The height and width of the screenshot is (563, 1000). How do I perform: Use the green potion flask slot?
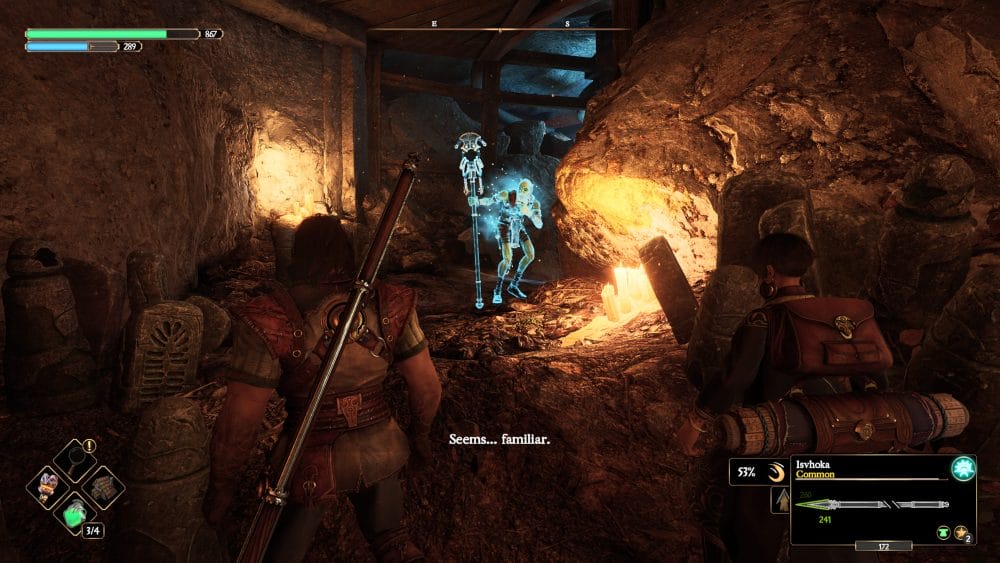point(76,515)
